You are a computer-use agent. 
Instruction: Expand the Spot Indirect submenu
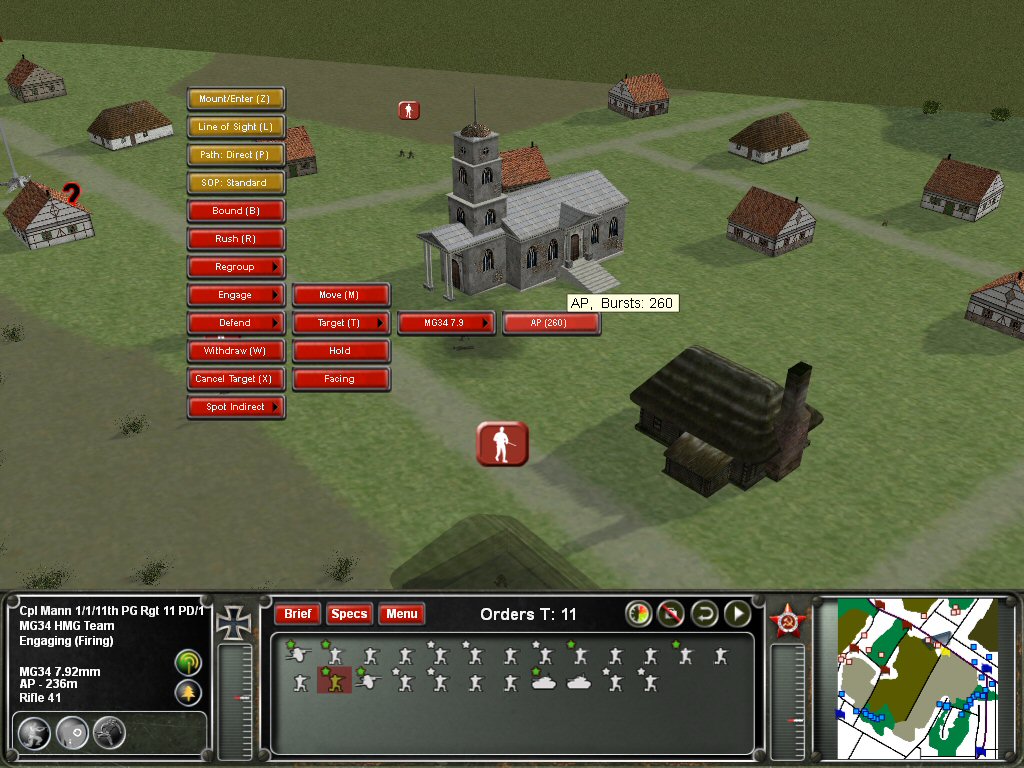tap(236, 407)
